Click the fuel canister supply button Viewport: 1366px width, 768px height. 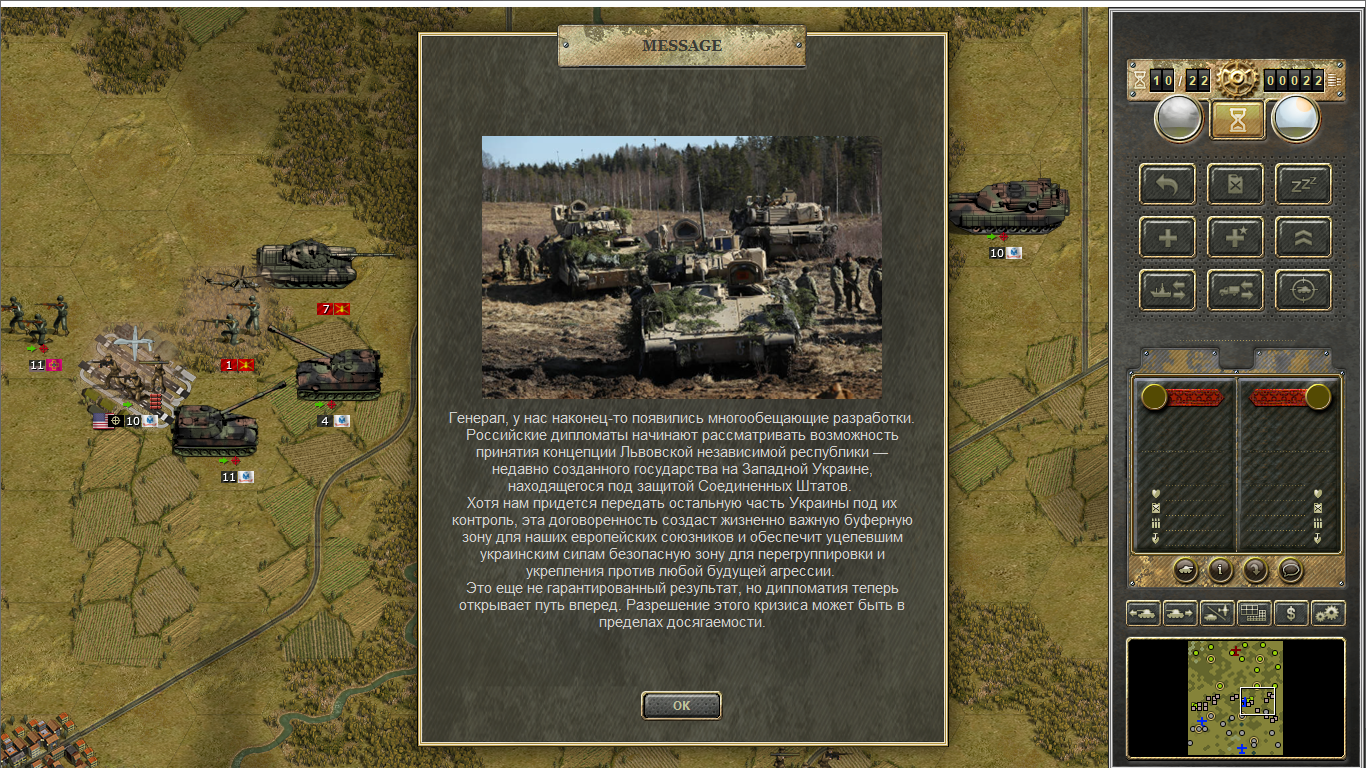1235,184
